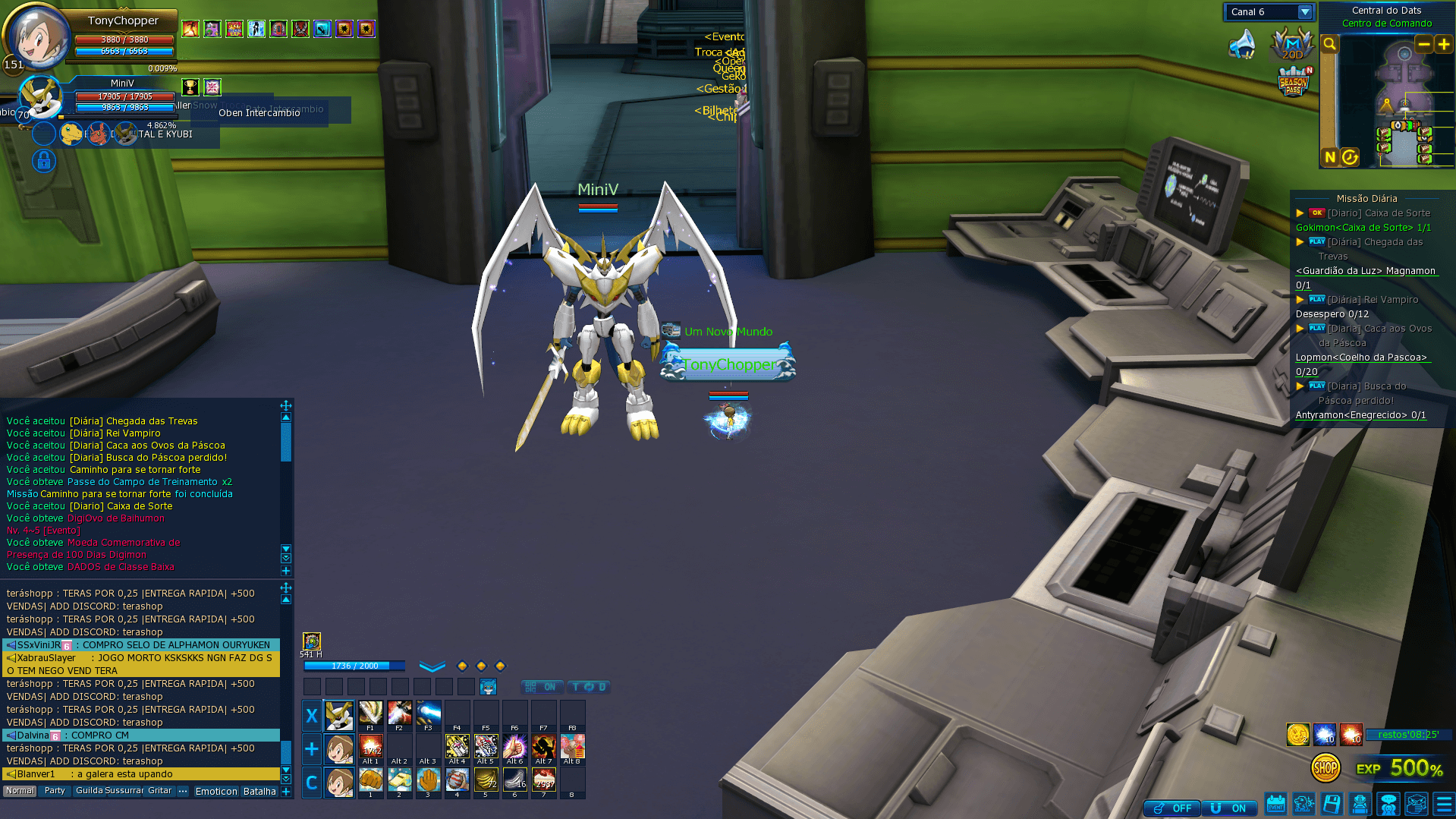
Task: Click the minimap magnifier search button
Action: pyautogui.click(x=1329, y=45)
